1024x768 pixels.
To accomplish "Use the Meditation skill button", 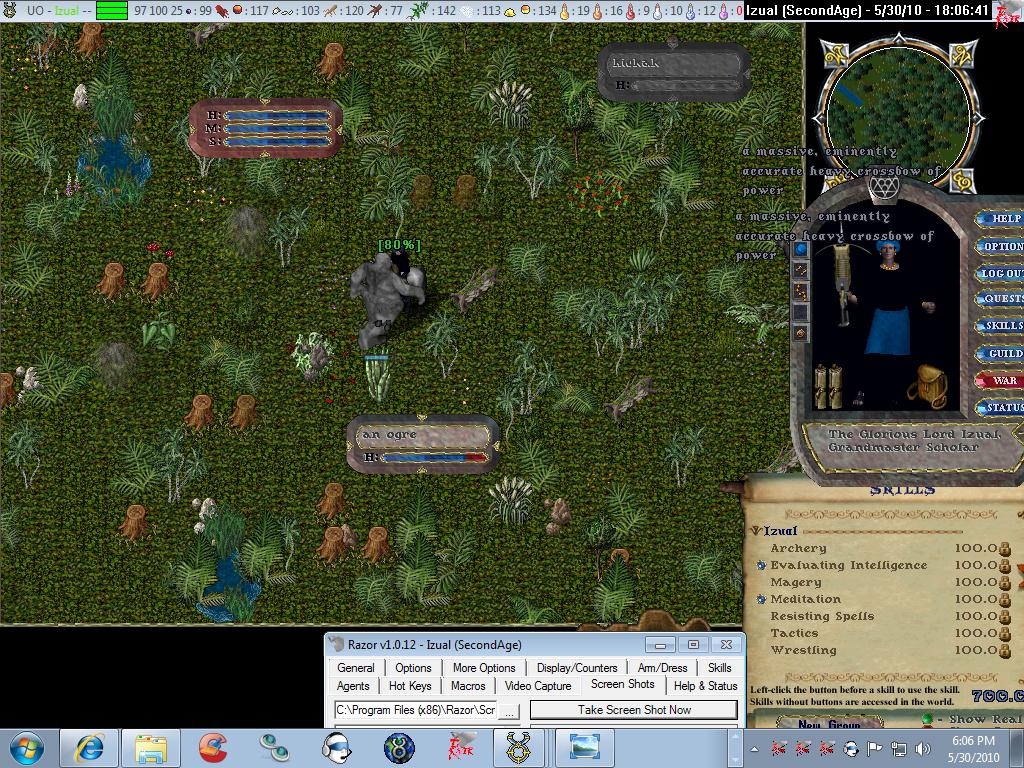I will [x=762, y=600].
